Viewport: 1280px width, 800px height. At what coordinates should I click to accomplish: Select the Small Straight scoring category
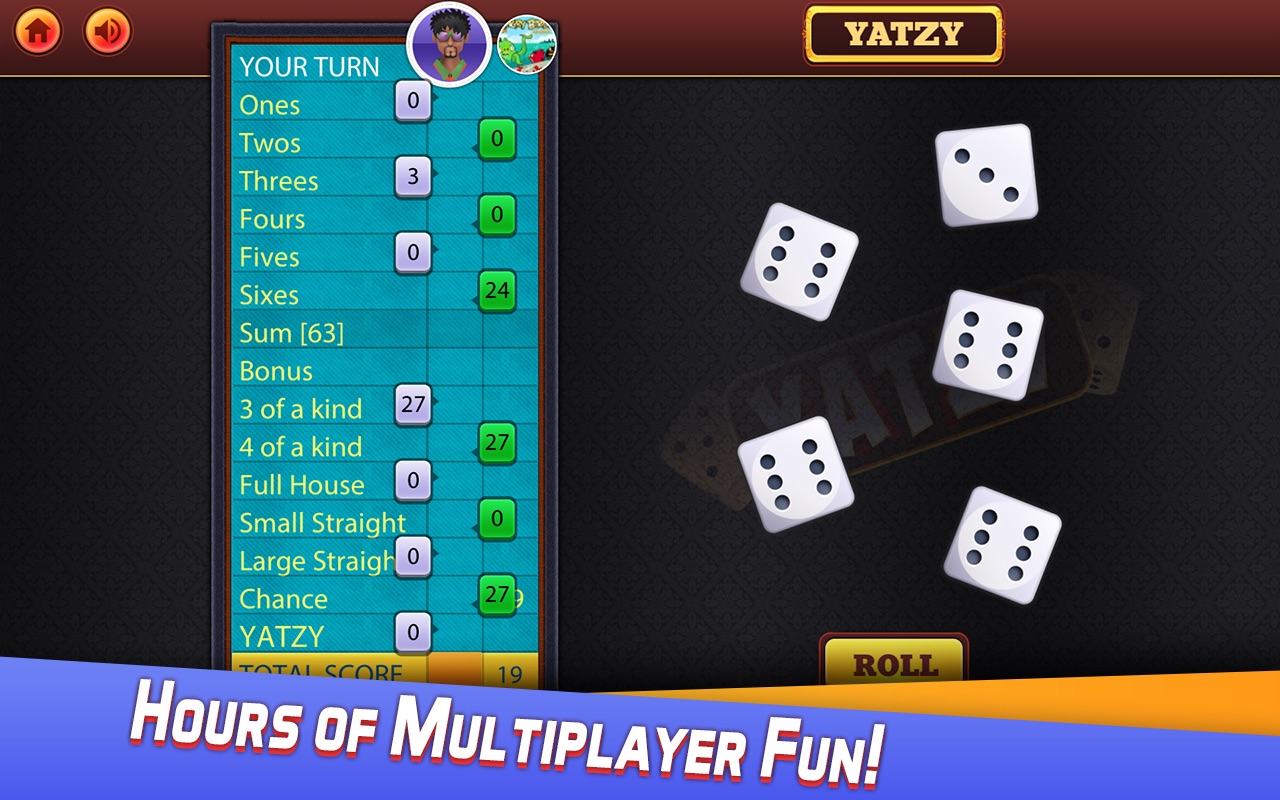[x=320, y=523]
